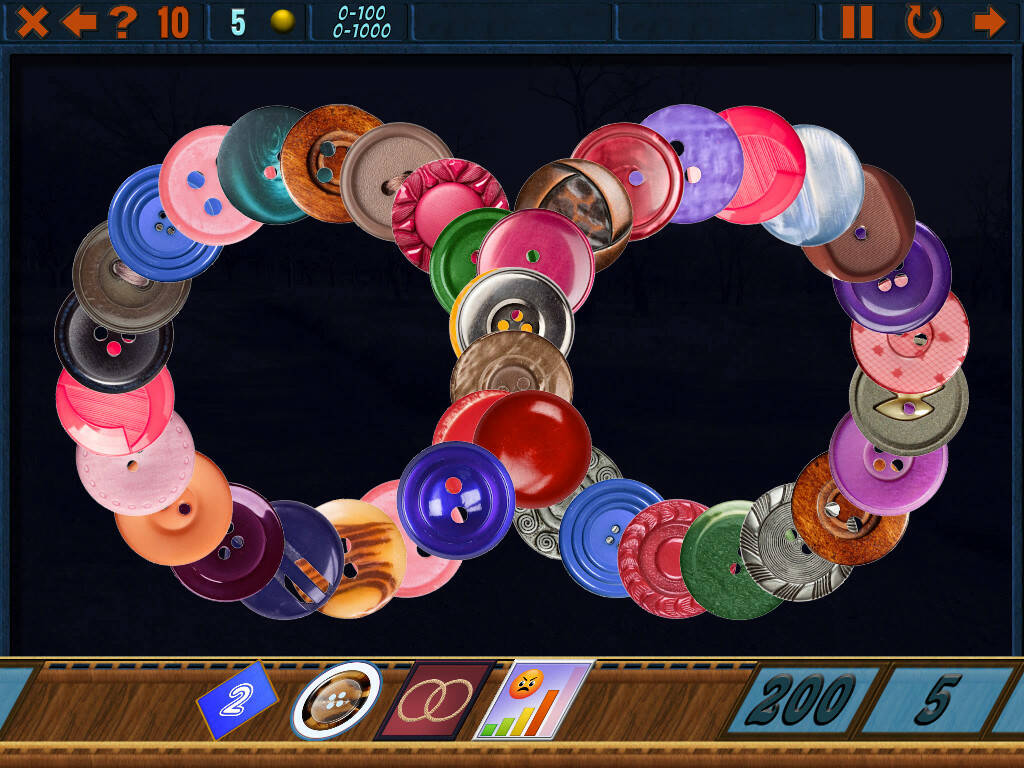
Task: Activate the brown button power-up icon
Action: click(x=336, y=700)
